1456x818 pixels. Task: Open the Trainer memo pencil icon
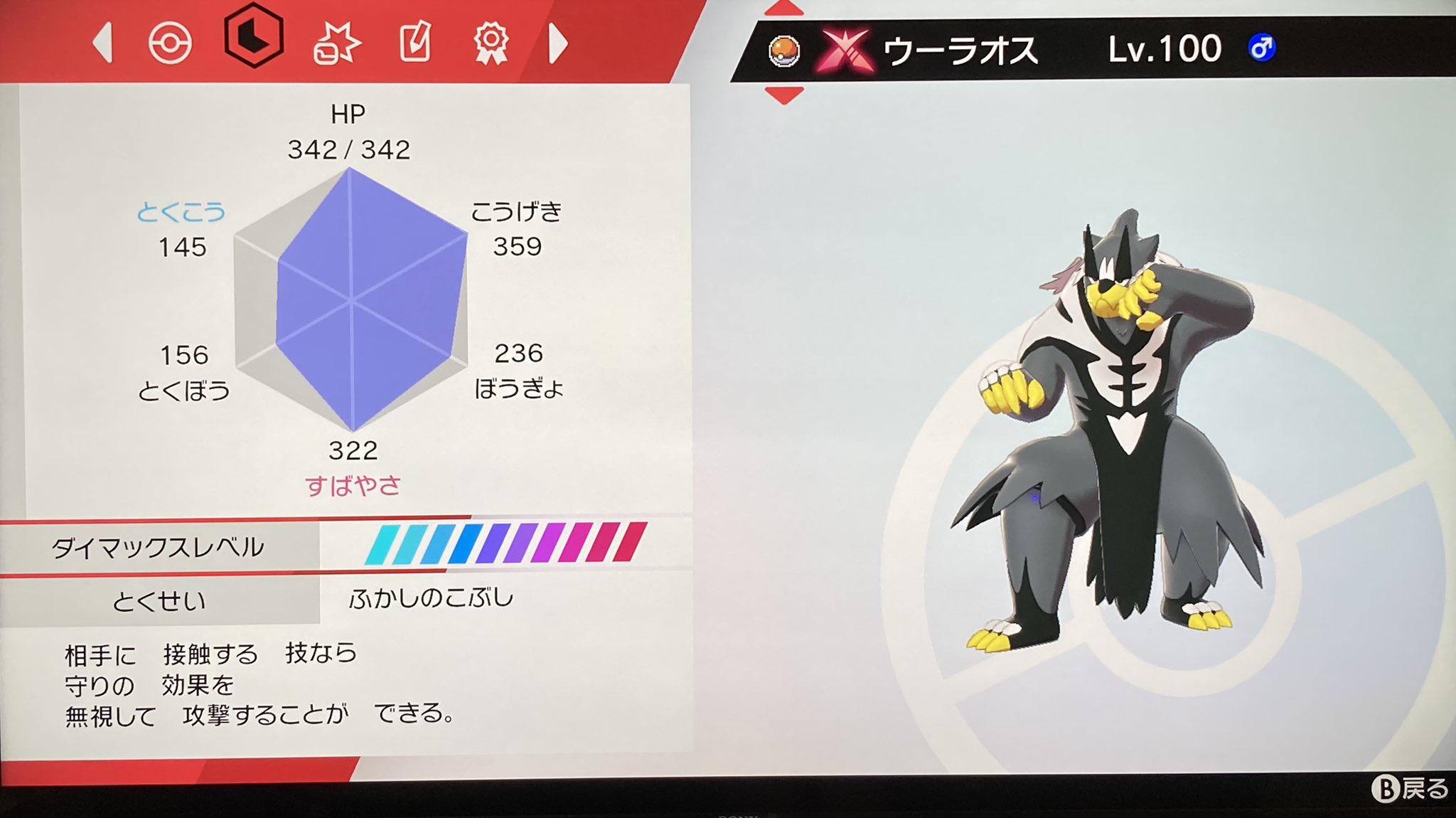coord(416,44)
